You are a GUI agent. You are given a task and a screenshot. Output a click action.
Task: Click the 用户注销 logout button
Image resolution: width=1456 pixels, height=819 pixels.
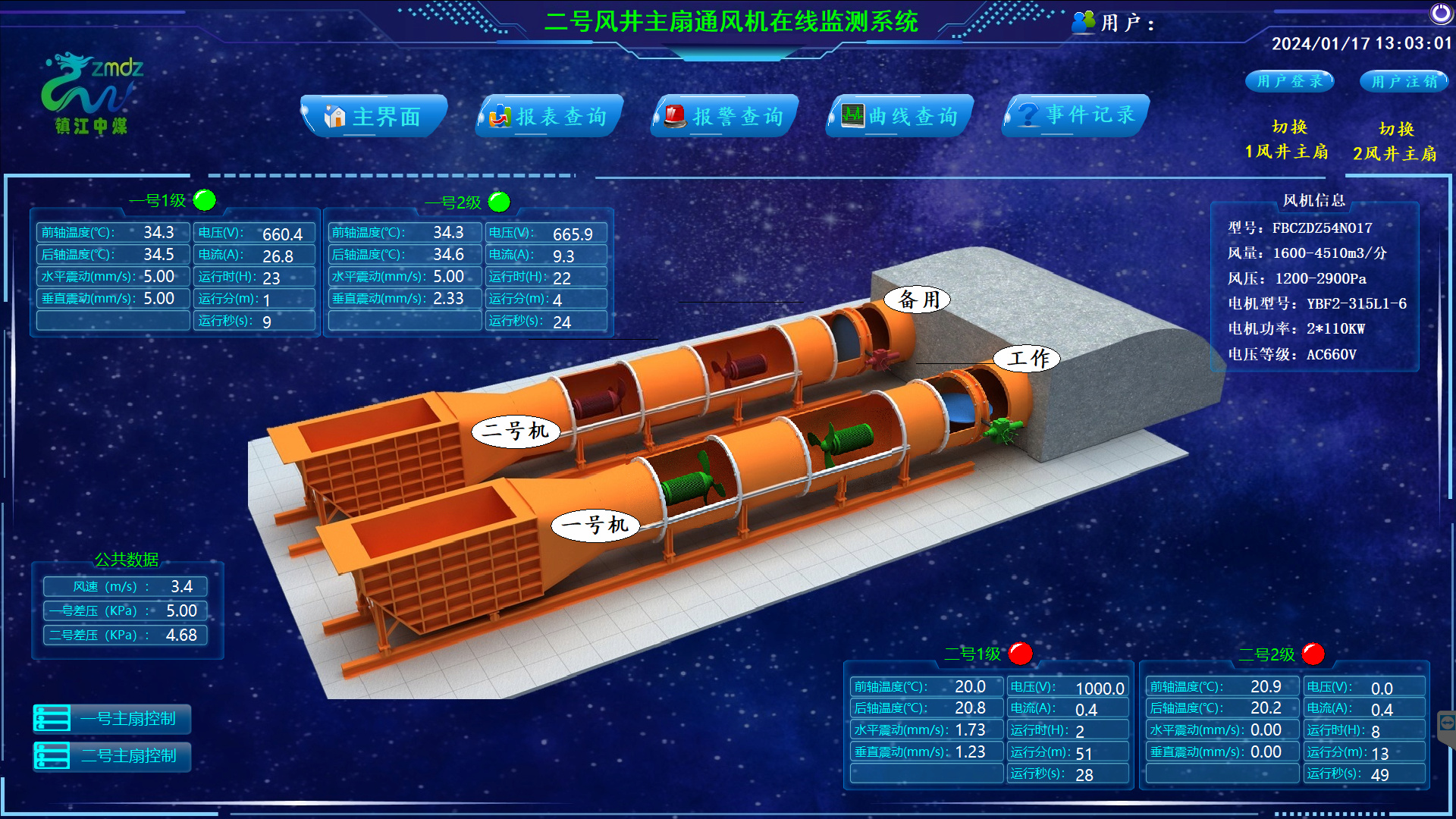(1404, 81)
